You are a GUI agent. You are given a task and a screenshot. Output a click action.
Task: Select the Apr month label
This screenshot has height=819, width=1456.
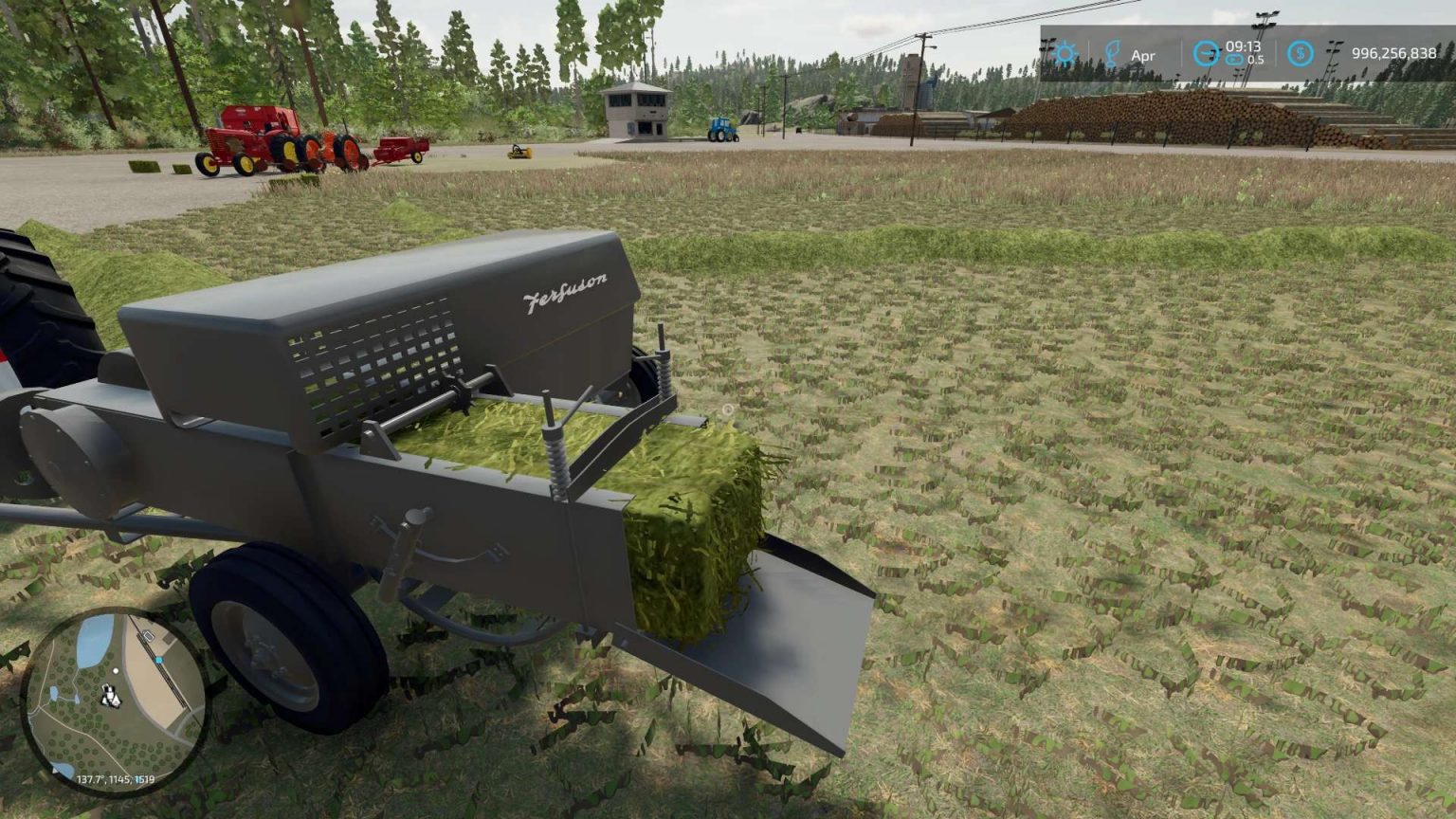(x=1143, y=56)
